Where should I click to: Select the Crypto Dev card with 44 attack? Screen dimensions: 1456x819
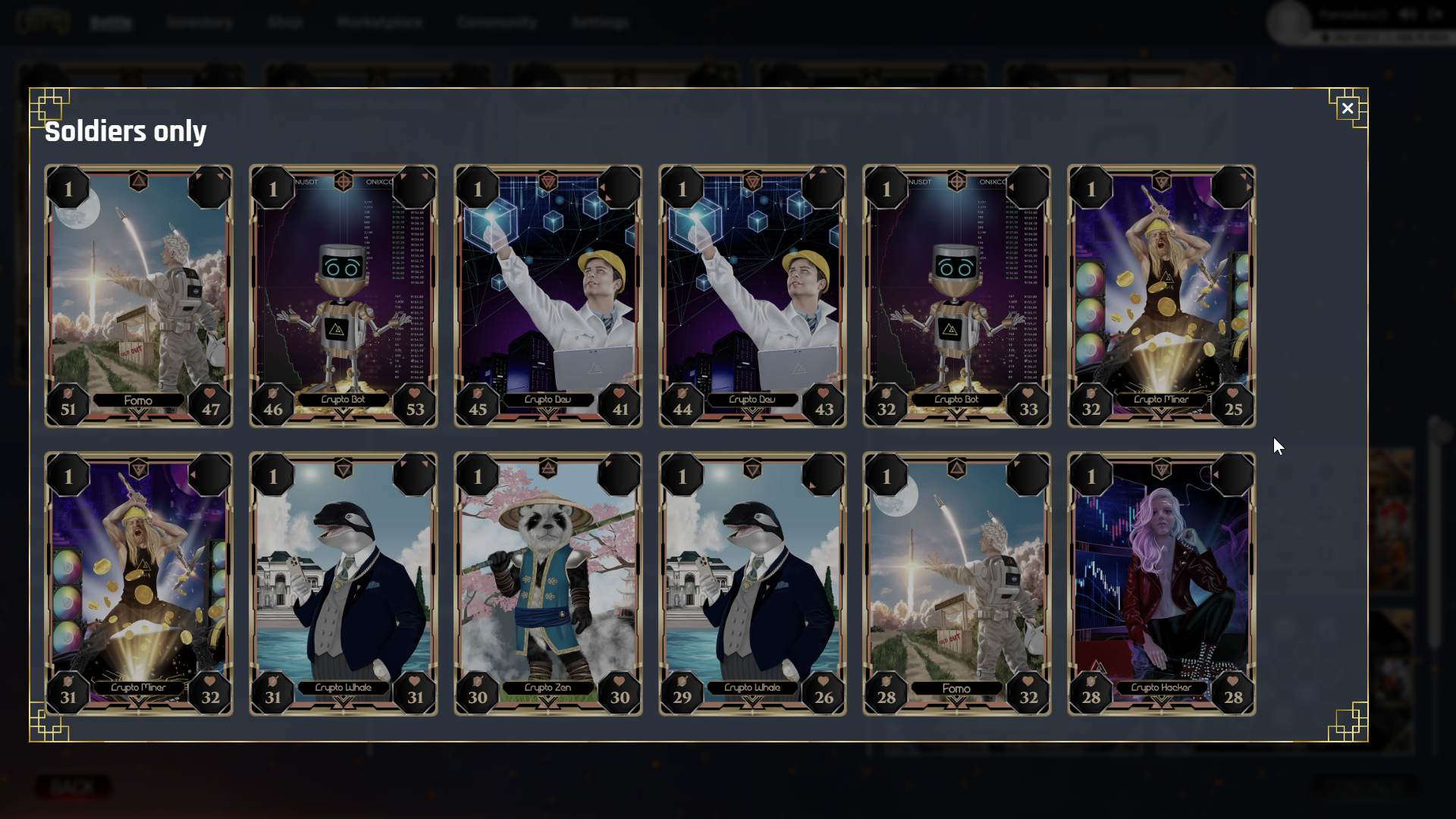[752, 296]
